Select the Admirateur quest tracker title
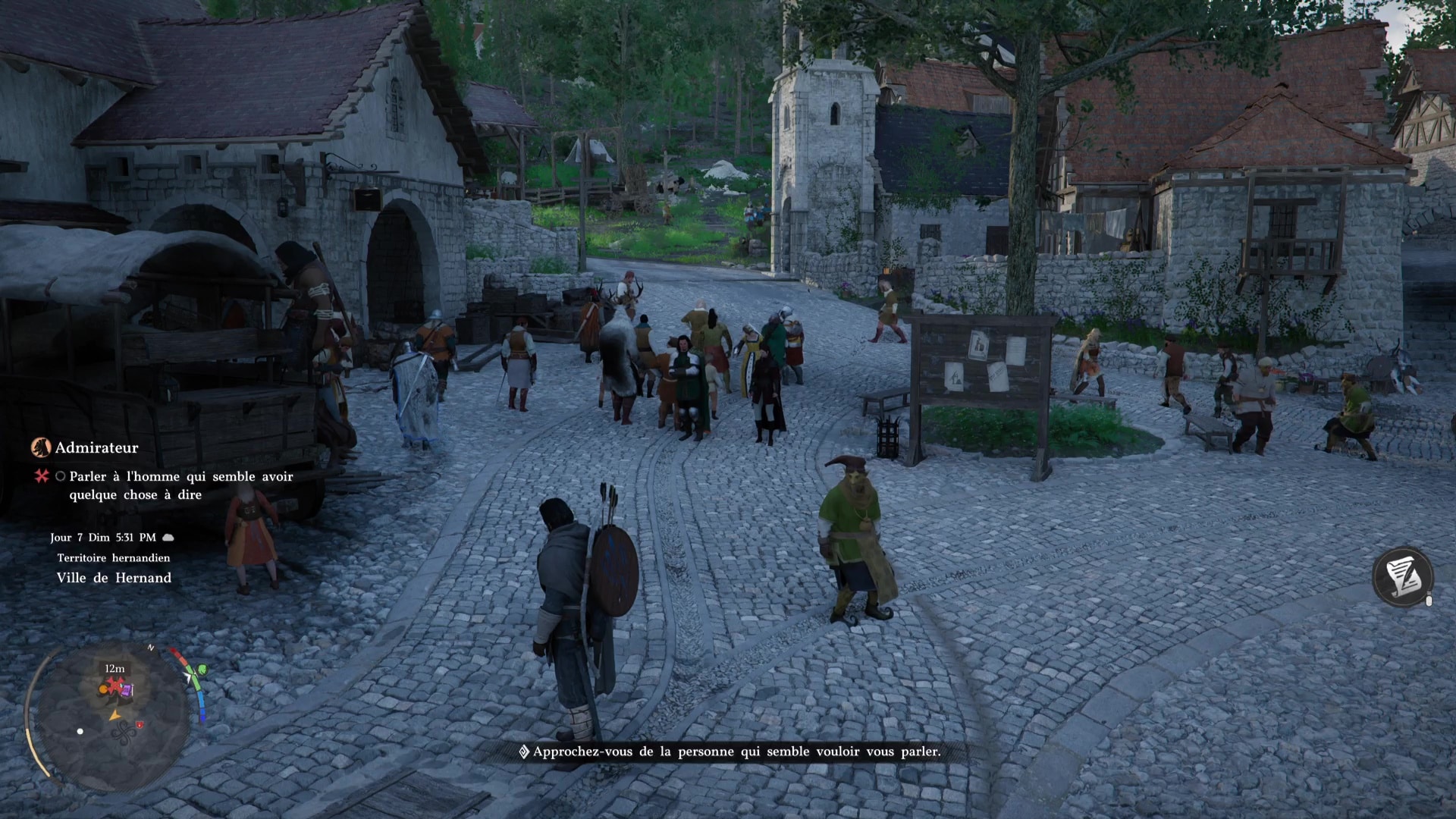1456x819 pixels. click(96, 448)
